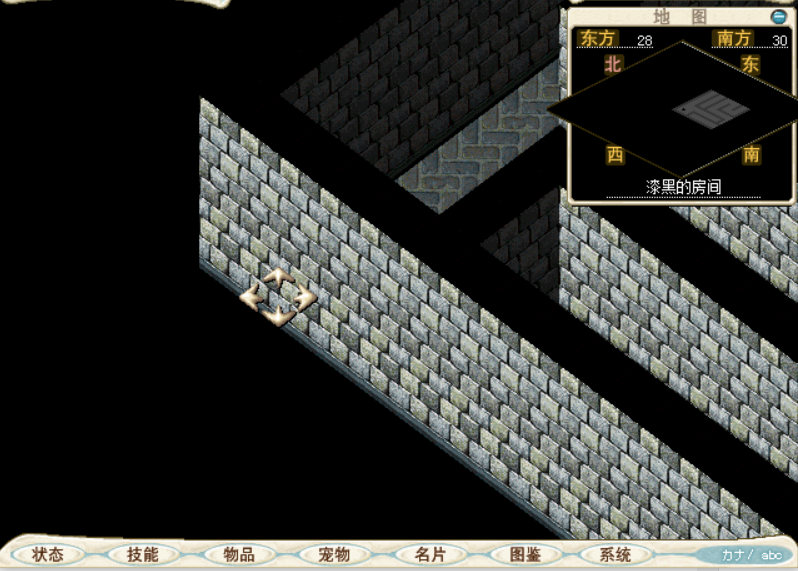Open the 名片 name card menu
798x571 pixels.
(x=429, y=554)
